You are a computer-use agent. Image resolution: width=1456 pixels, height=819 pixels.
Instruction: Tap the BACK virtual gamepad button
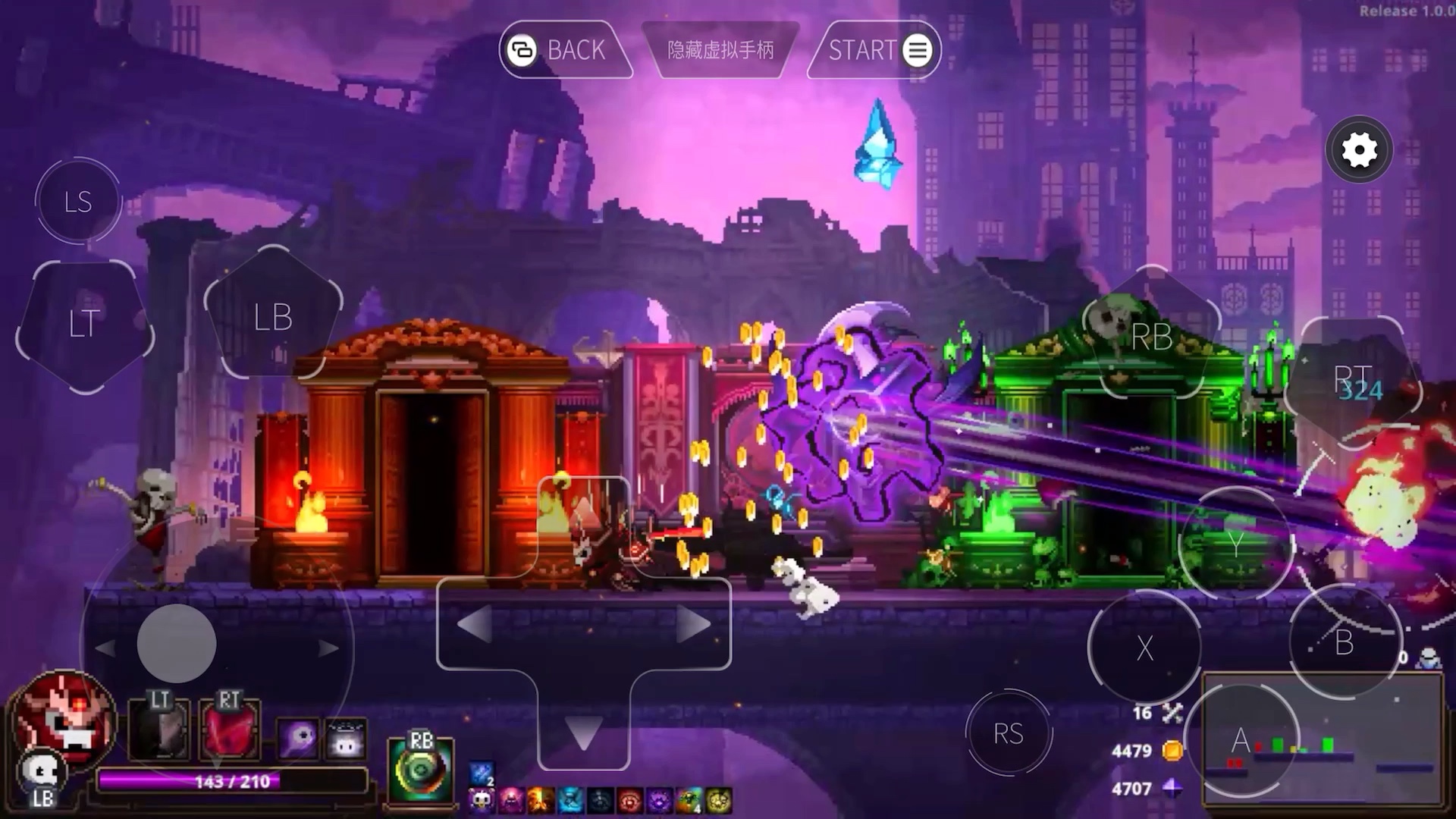(x=563, y=50)
